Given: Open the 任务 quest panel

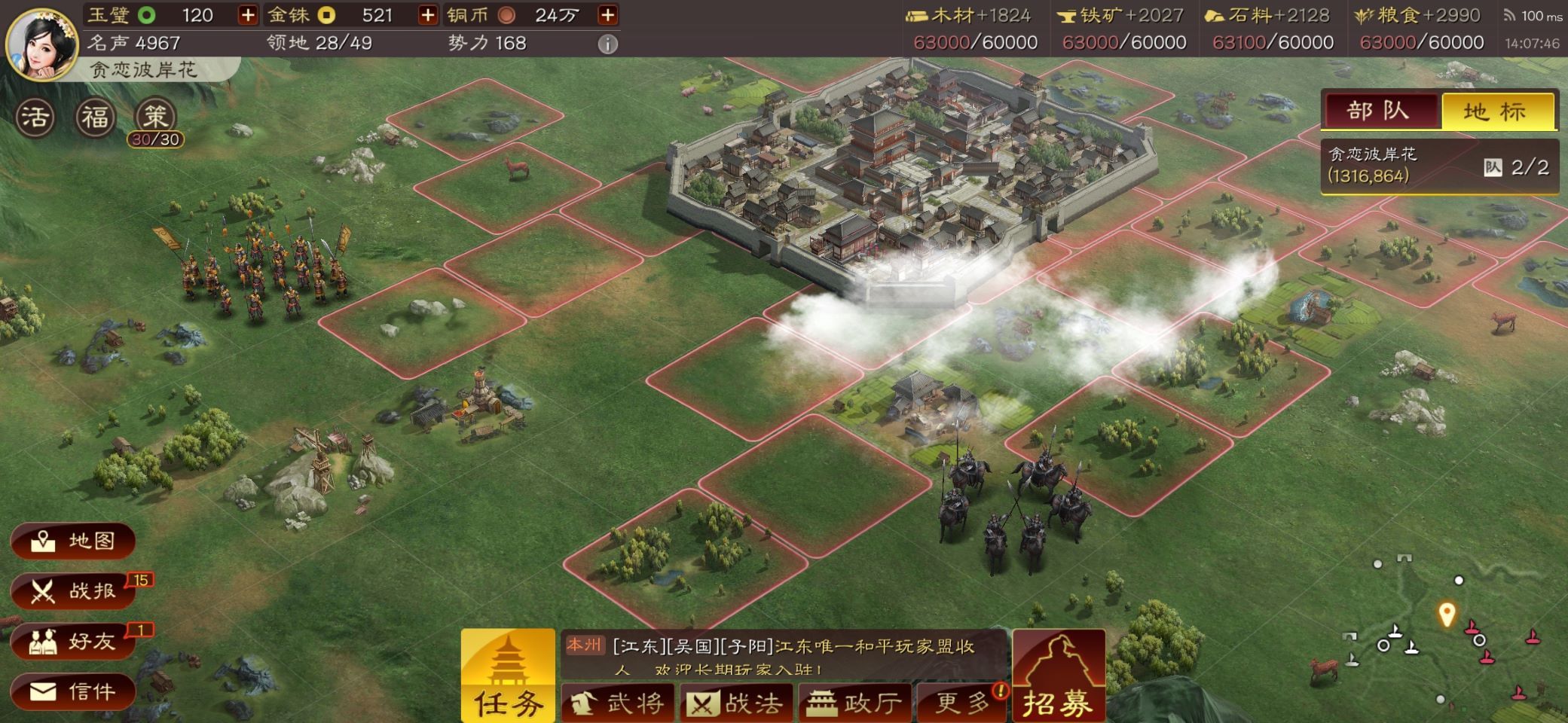Looking at the screenshot, I should point(508,676).
